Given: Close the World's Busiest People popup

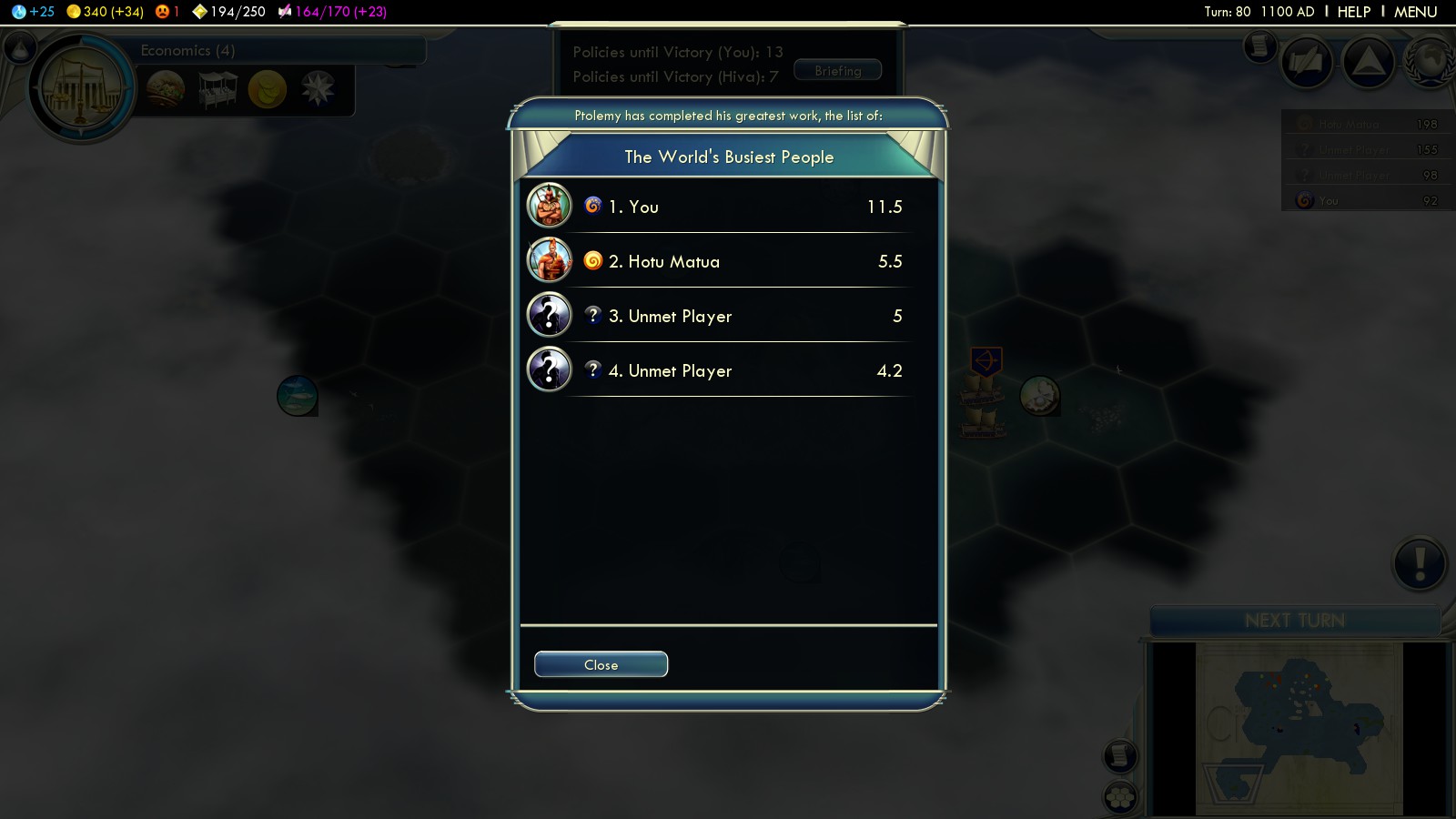Looking at the screenshot, I should pos(601,664).
